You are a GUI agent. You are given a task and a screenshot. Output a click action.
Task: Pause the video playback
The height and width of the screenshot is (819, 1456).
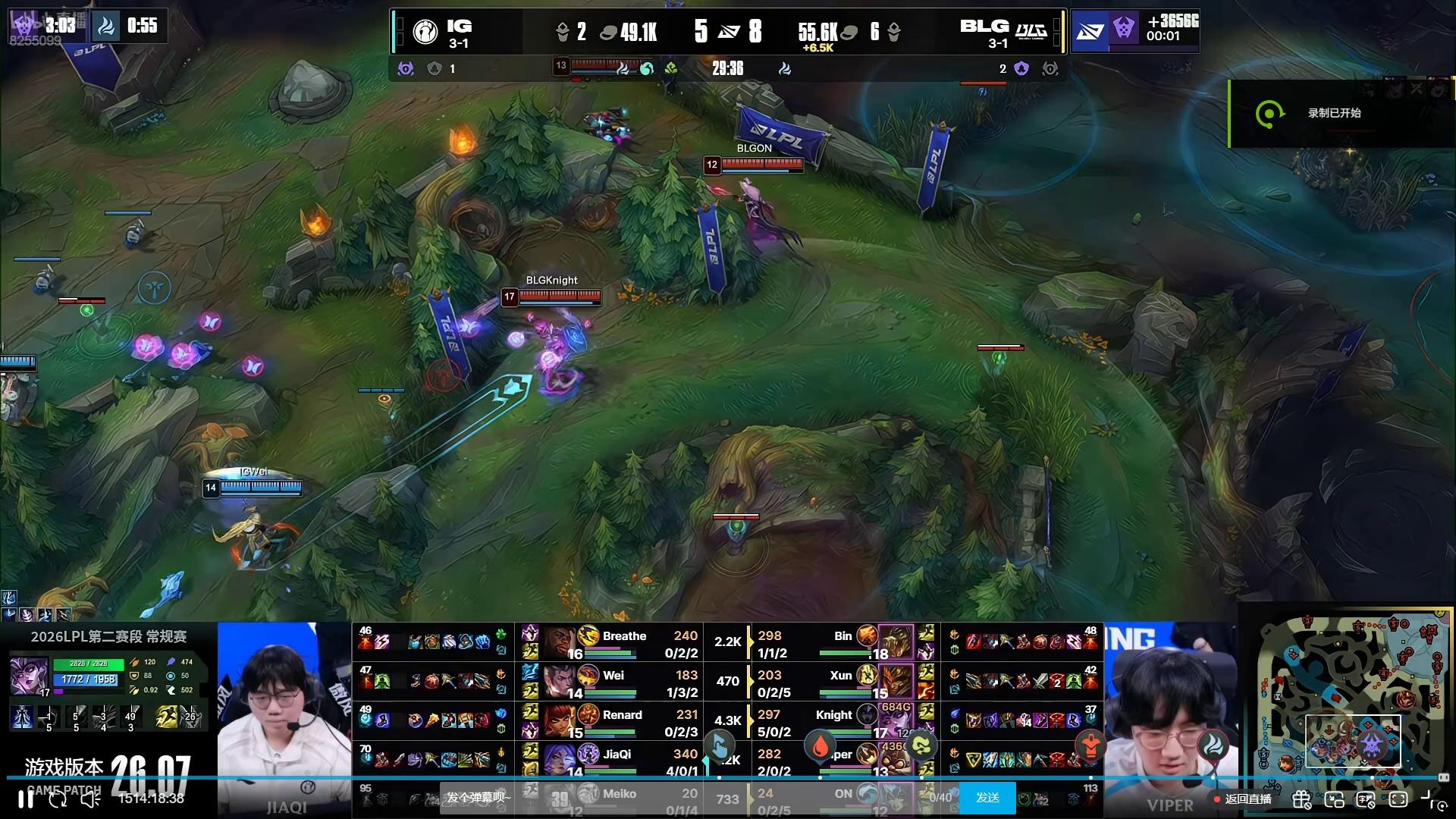click(x=26, y=799)
